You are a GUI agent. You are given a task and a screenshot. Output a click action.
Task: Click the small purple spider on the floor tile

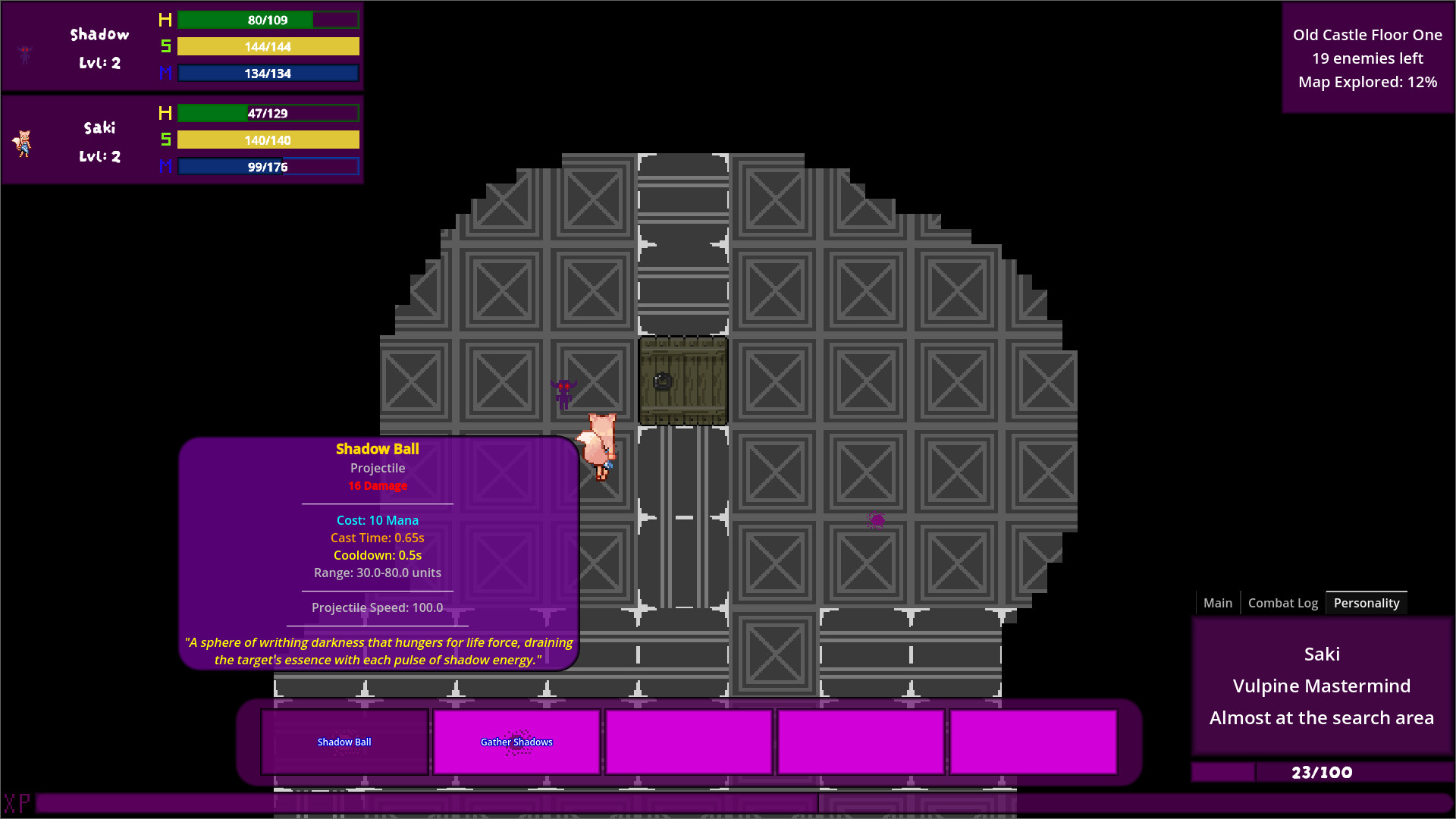click(876, 520)
